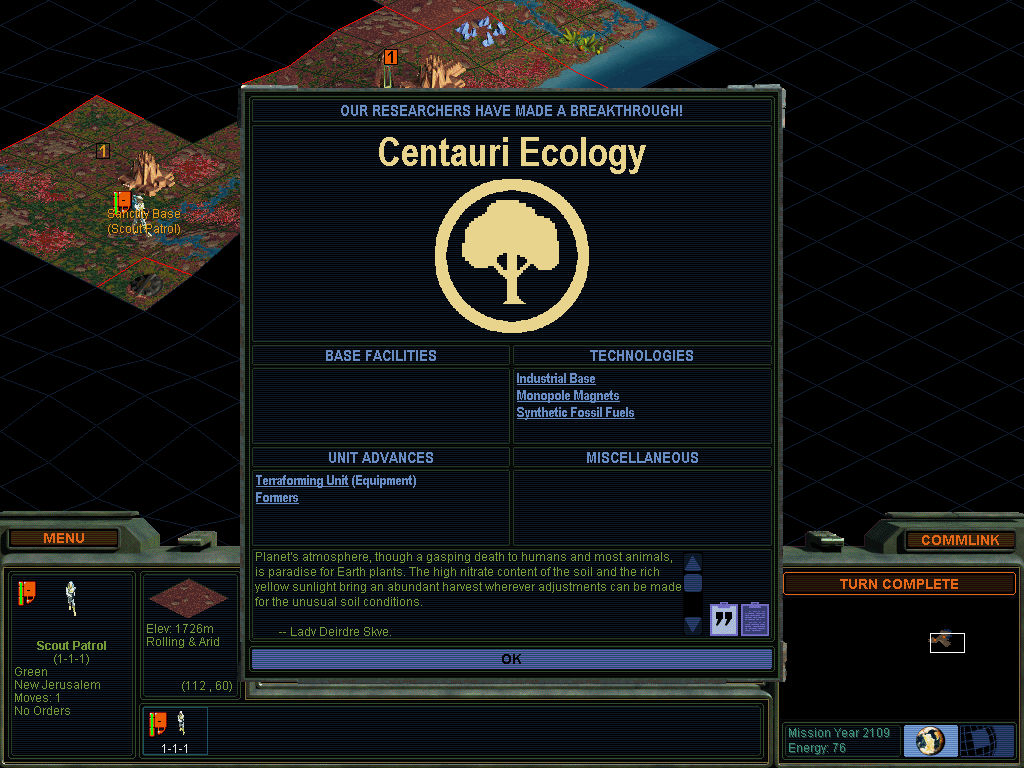
Task: Click the quote text scroll-up arrow
Action: click(693, 562)
